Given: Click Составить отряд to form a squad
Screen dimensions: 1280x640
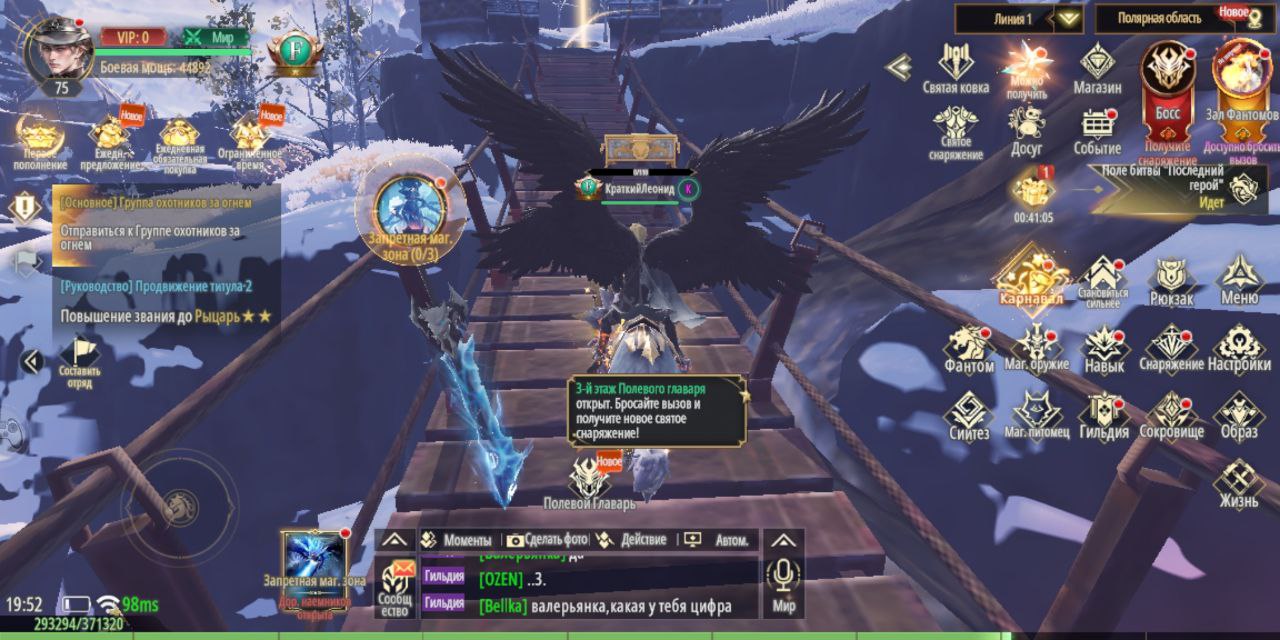Looking at the screenshot, I should [79, 362].
